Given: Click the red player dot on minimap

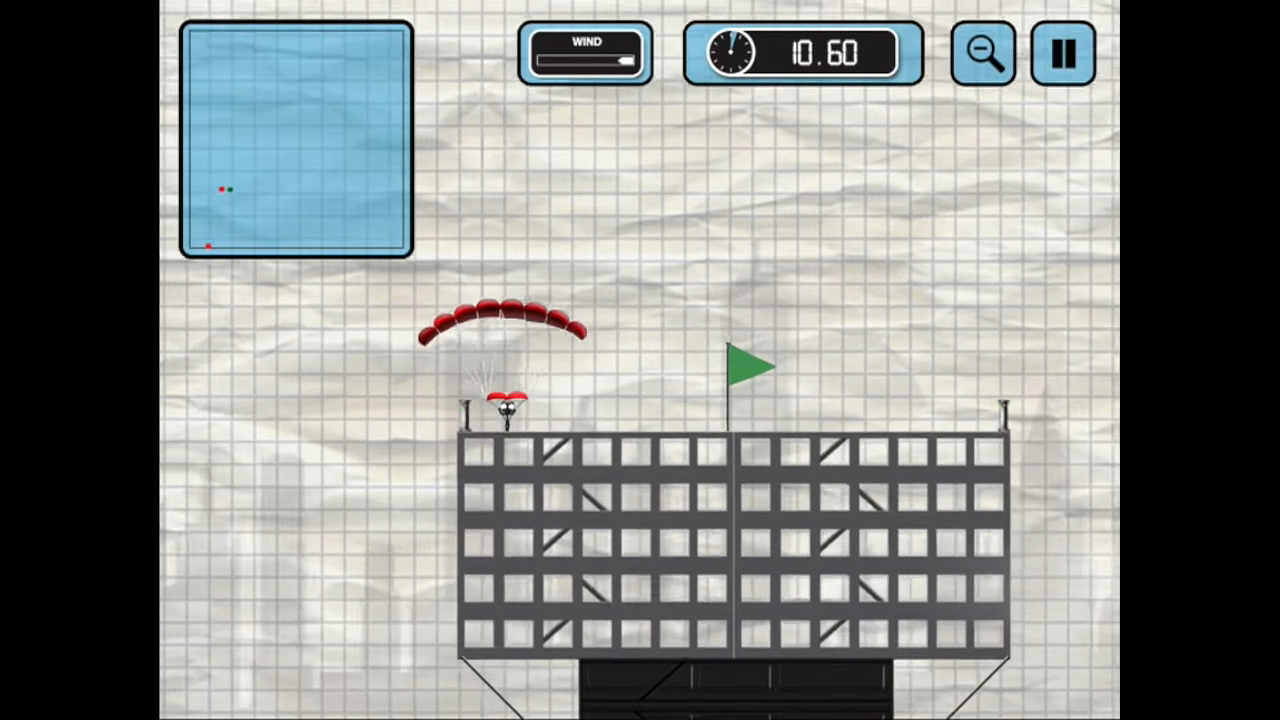Looking at the screenshot, I should coord(221,189).
